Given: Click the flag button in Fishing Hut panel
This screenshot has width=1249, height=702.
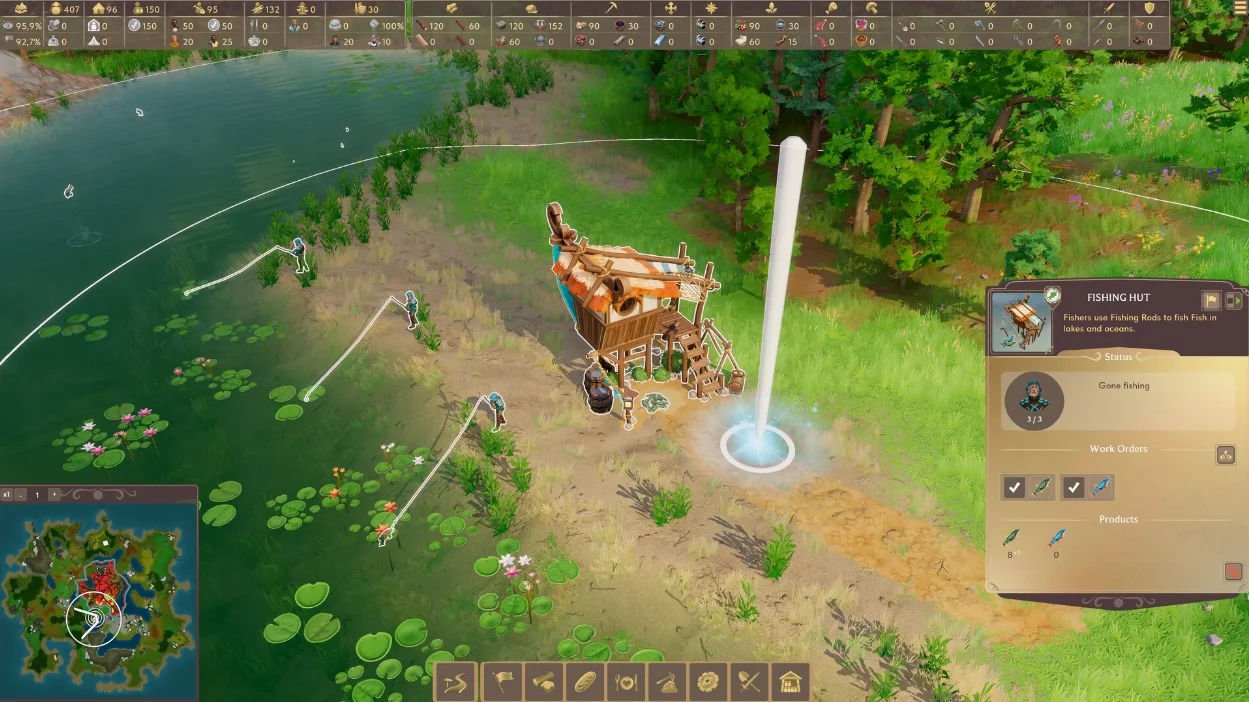Looking at the screenshot, I should click(x=1211, y=300).
